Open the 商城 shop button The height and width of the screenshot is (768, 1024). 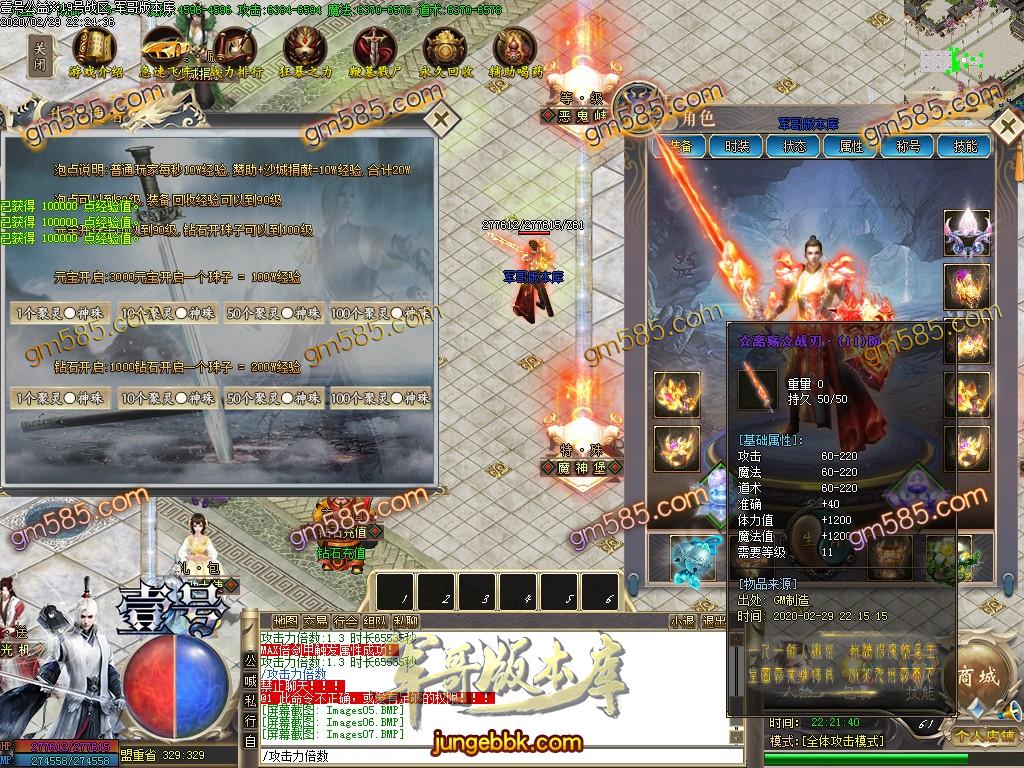coord(976,677)
